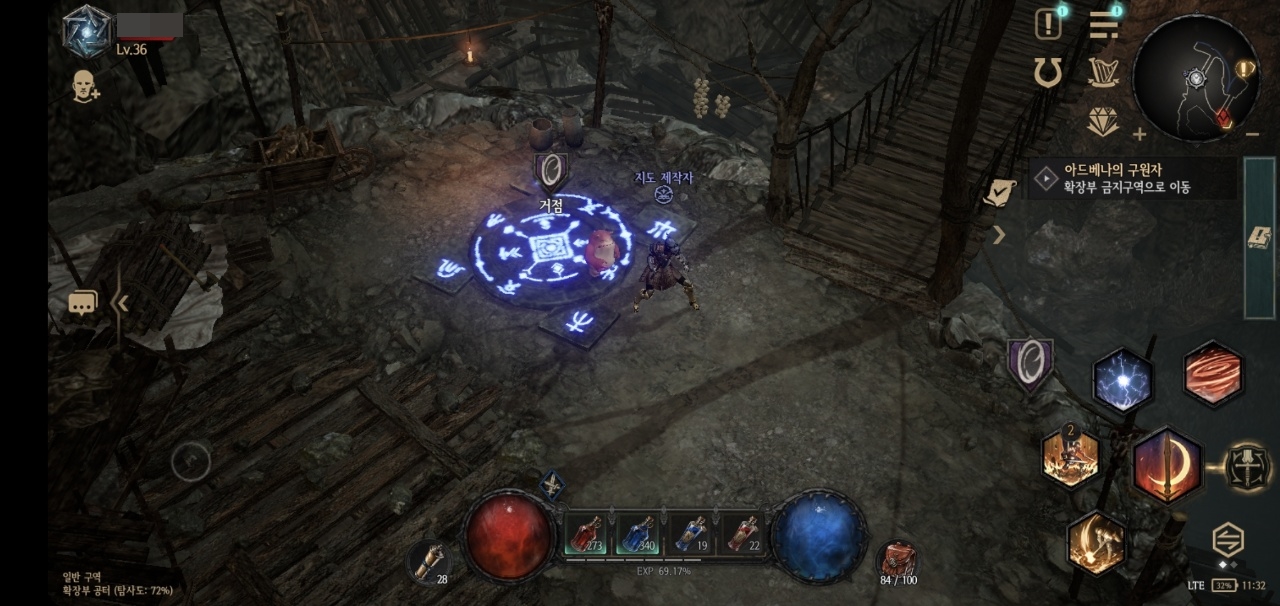Open the quest checklist scroll icon

click(x=999, y=192)
